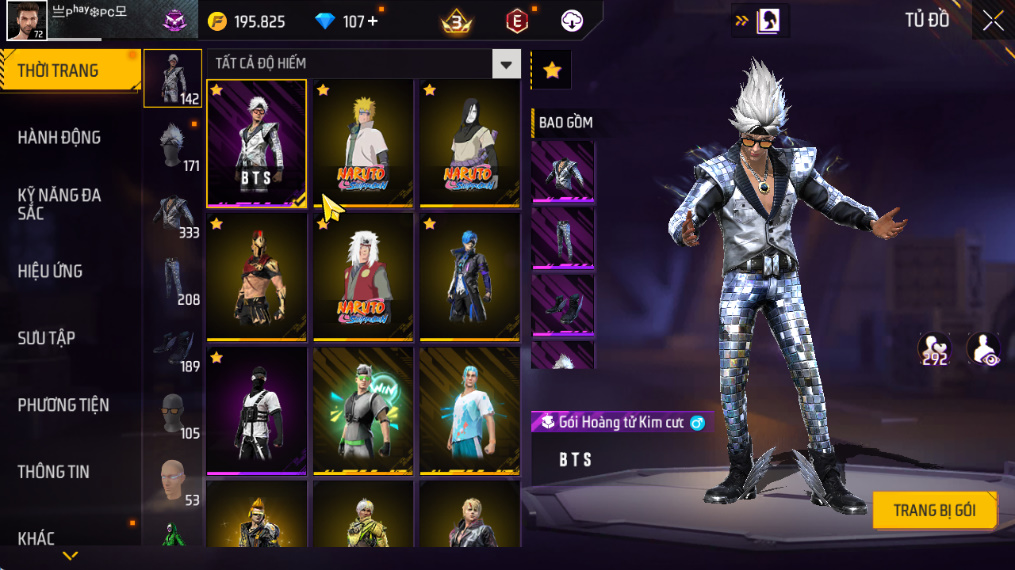Viewport: 1015px width, 570px height.
Task: Select the BTS silver suit bundle
Action: pyautogui.click(x=256, y=142)
